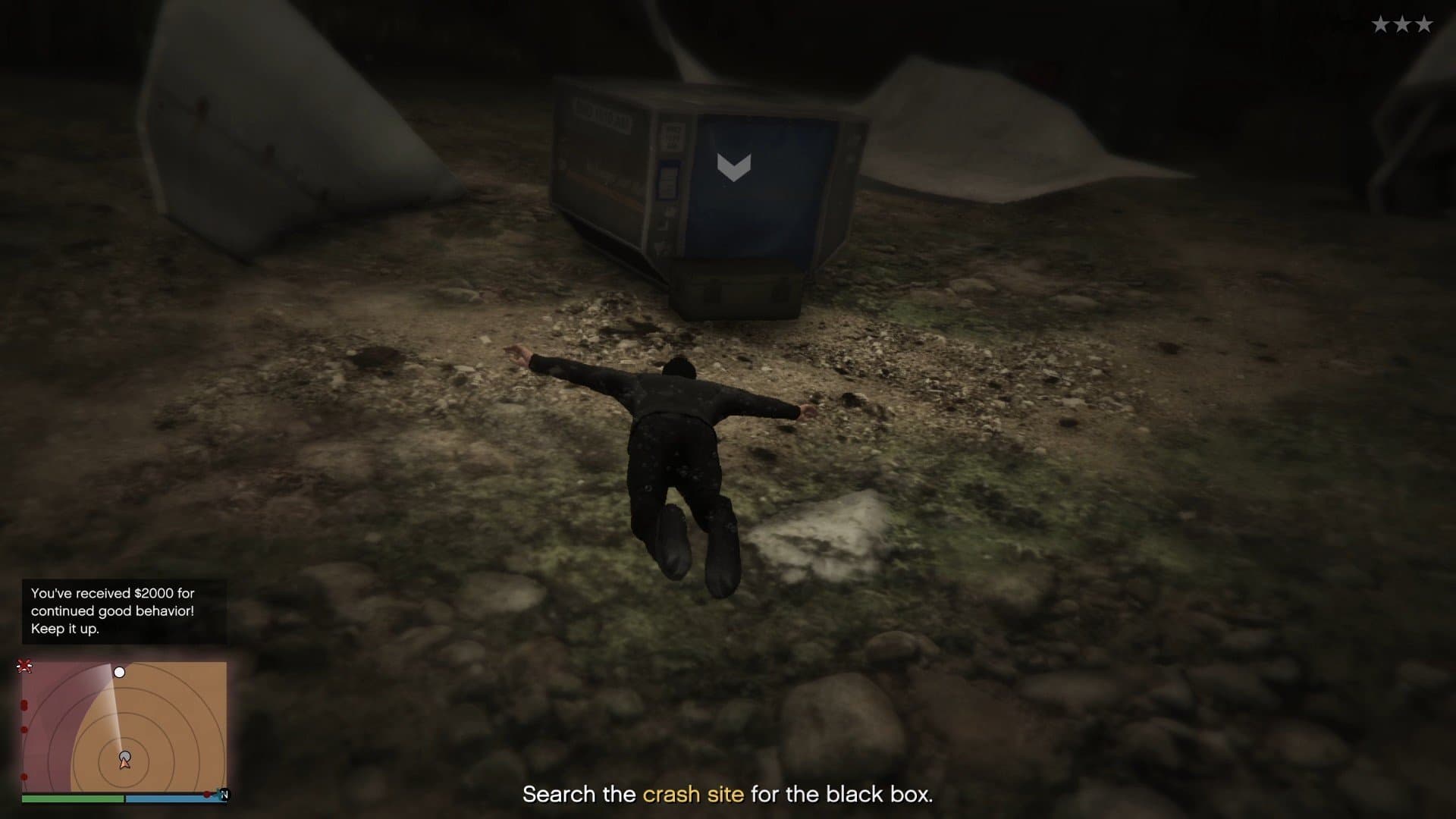Click the red blip near the compass marker
Image resolution: width=1456 pixels, height=819 pixels.
[207, 794]
